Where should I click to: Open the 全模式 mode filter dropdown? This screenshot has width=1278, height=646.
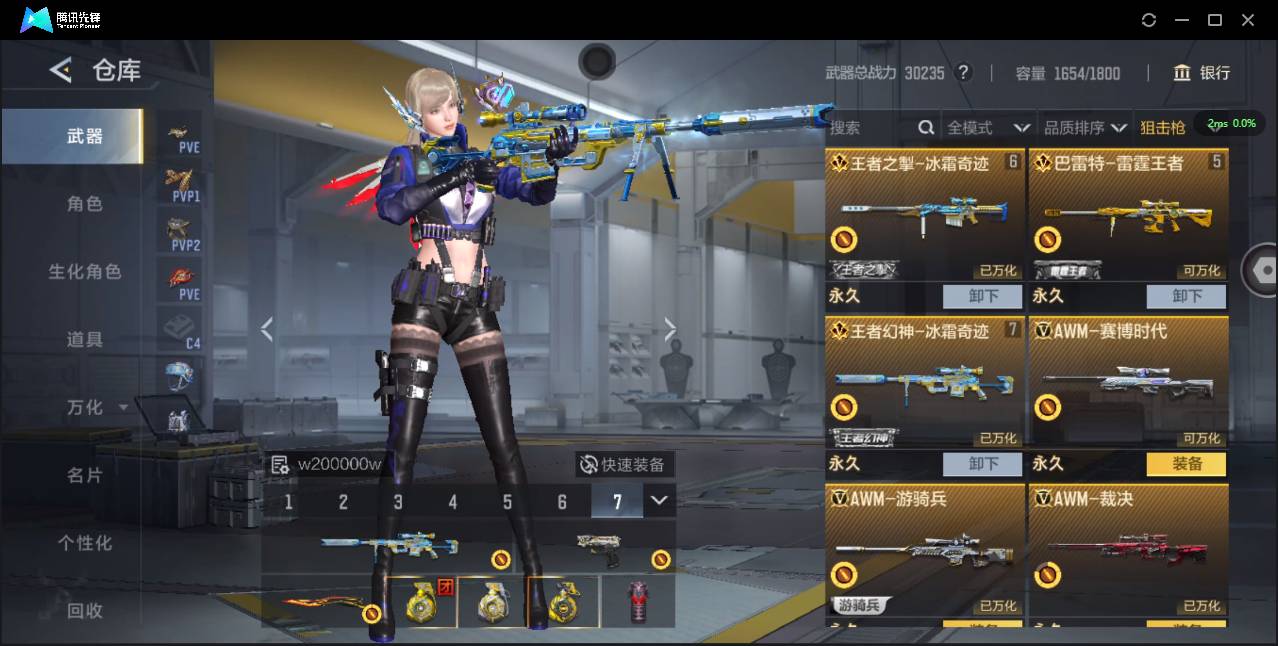click(x=988, y=128)
